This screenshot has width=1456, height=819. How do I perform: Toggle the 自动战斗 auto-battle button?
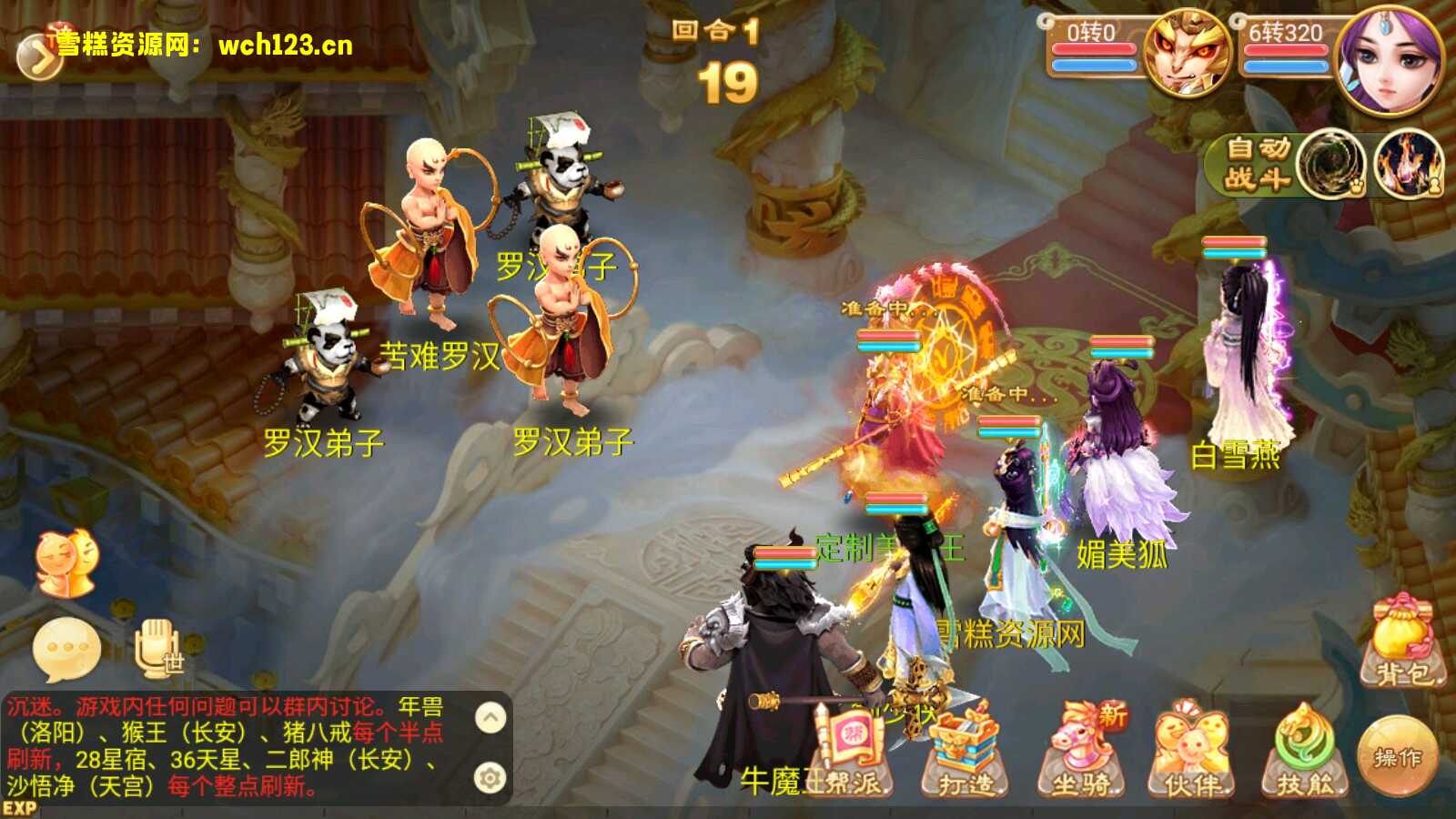tap(1258, 164)
